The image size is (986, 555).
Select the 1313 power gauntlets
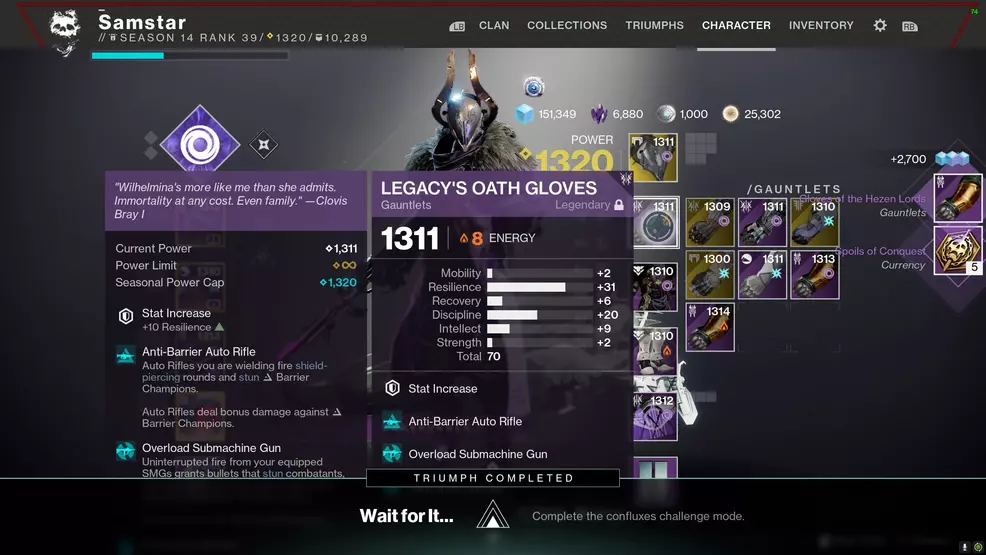point(815,274)
